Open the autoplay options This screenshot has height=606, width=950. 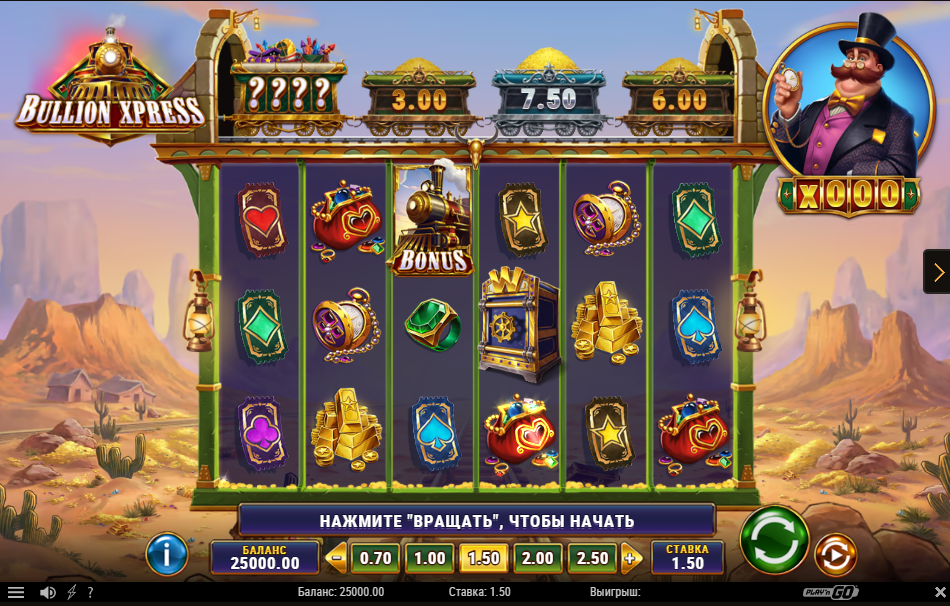point(835,554)
